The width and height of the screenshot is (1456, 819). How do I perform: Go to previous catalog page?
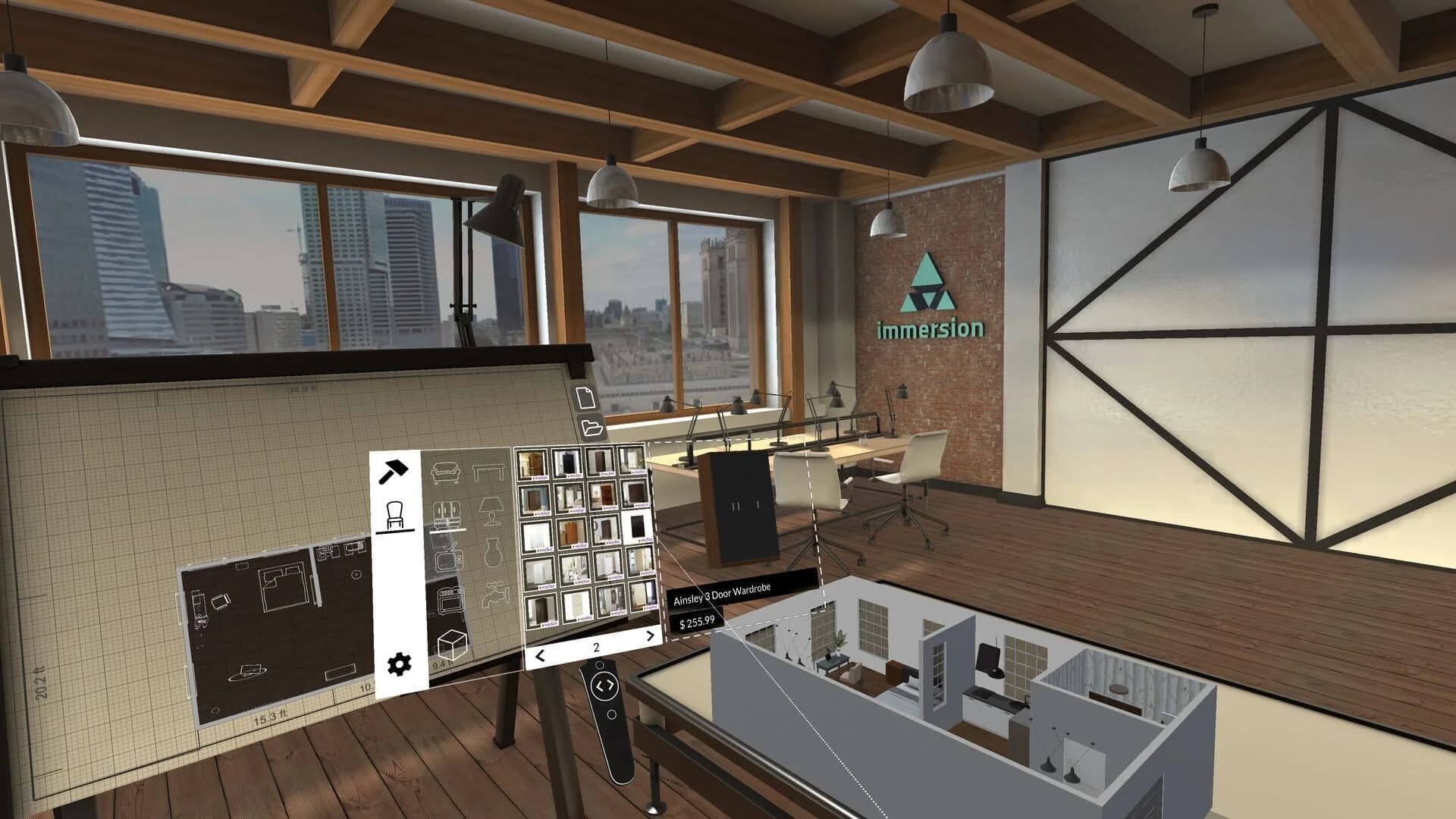click(x=540, y=654)
